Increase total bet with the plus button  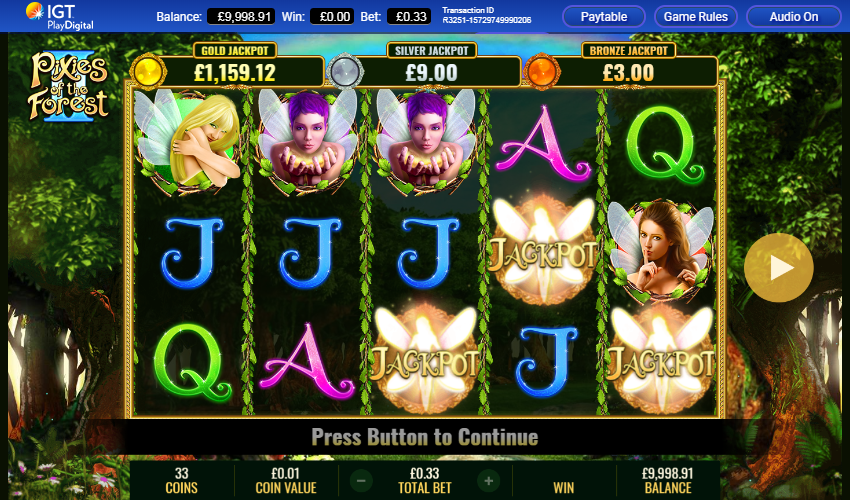point(488,481)
